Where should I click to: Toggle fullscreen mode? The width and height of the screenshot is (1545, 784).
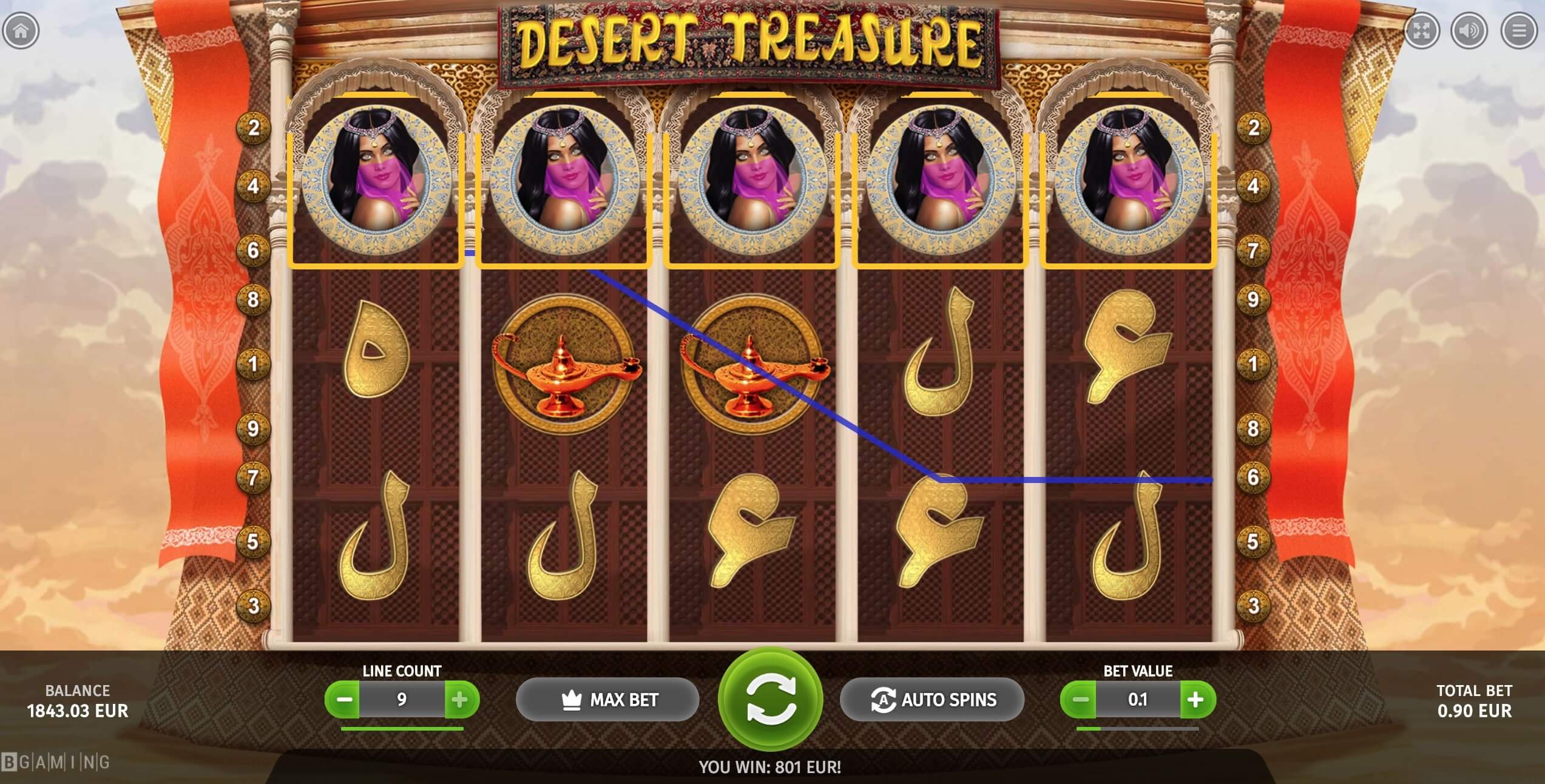1421,30
